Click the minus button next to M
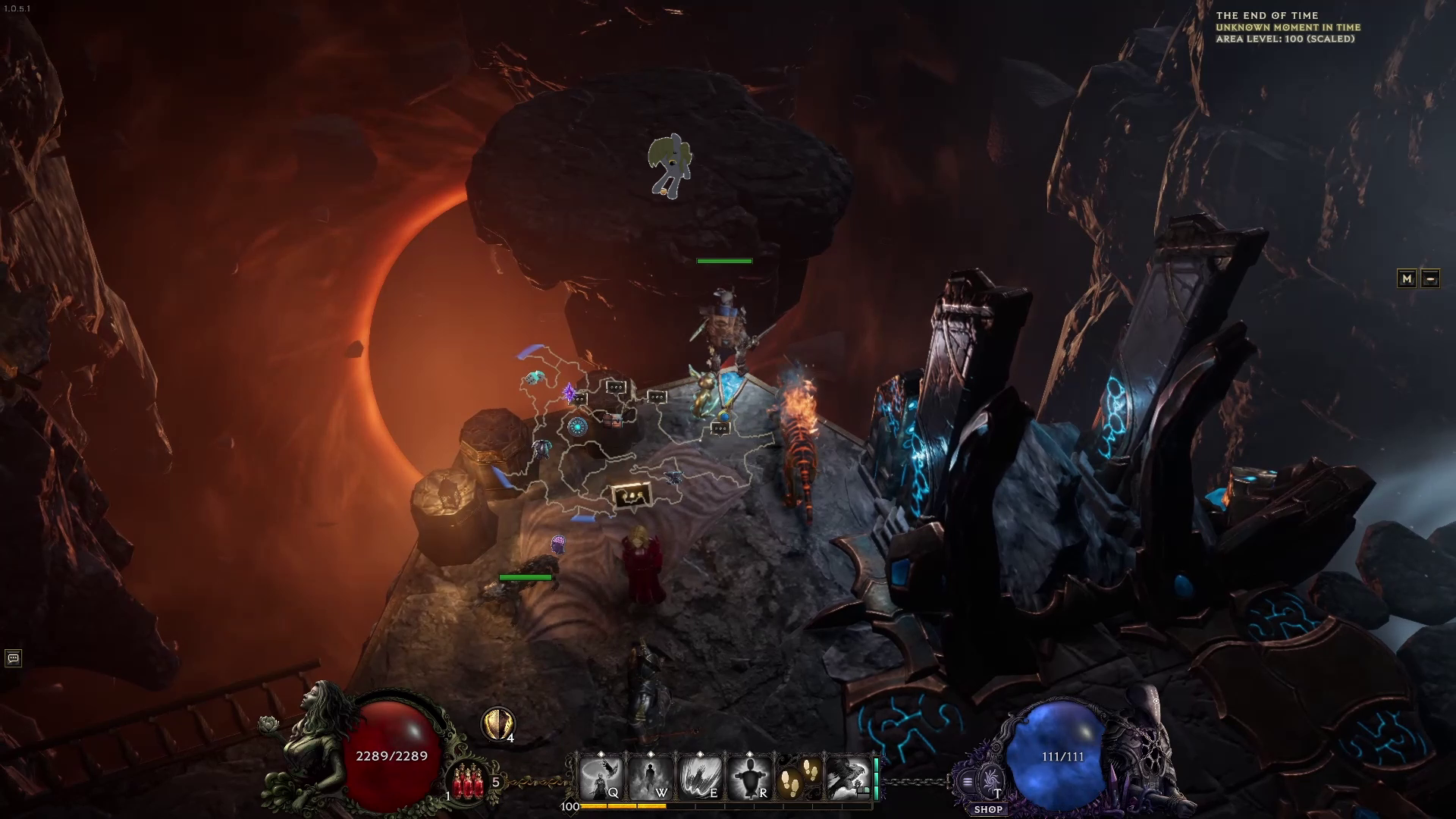 click(1430, 278)
